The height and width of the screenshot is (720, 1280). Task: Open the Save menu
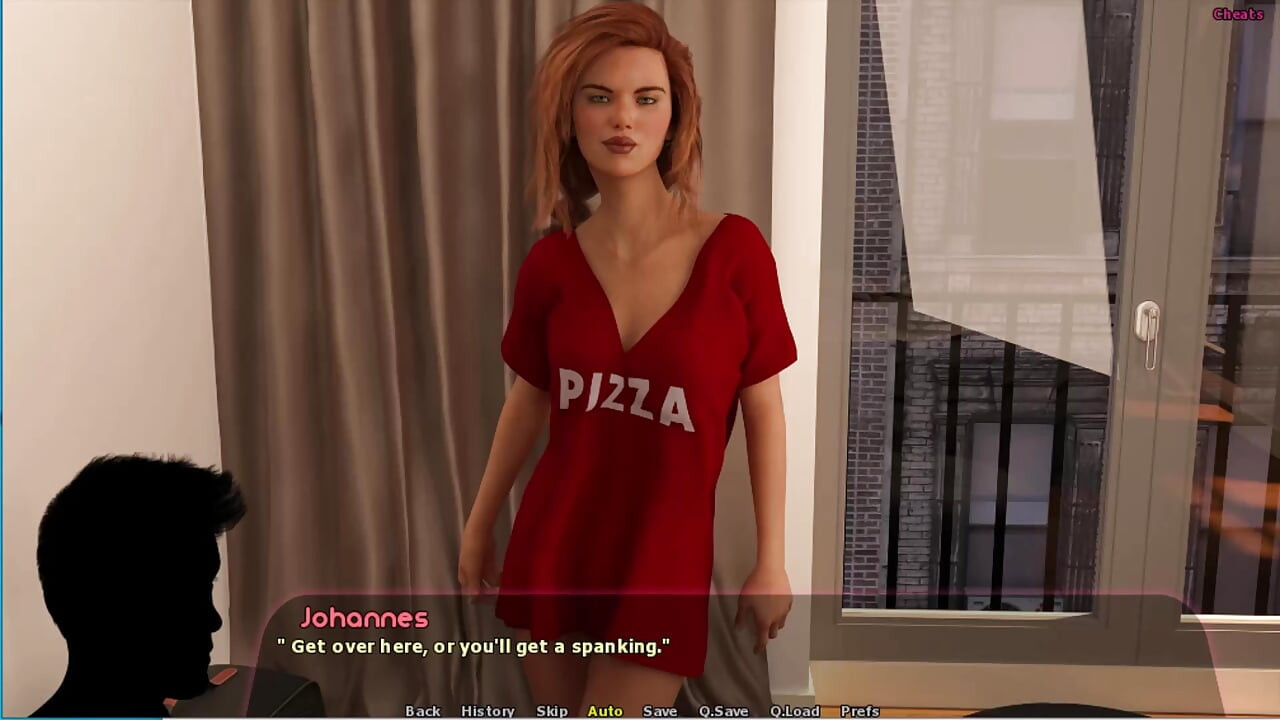tap(659, 711)
